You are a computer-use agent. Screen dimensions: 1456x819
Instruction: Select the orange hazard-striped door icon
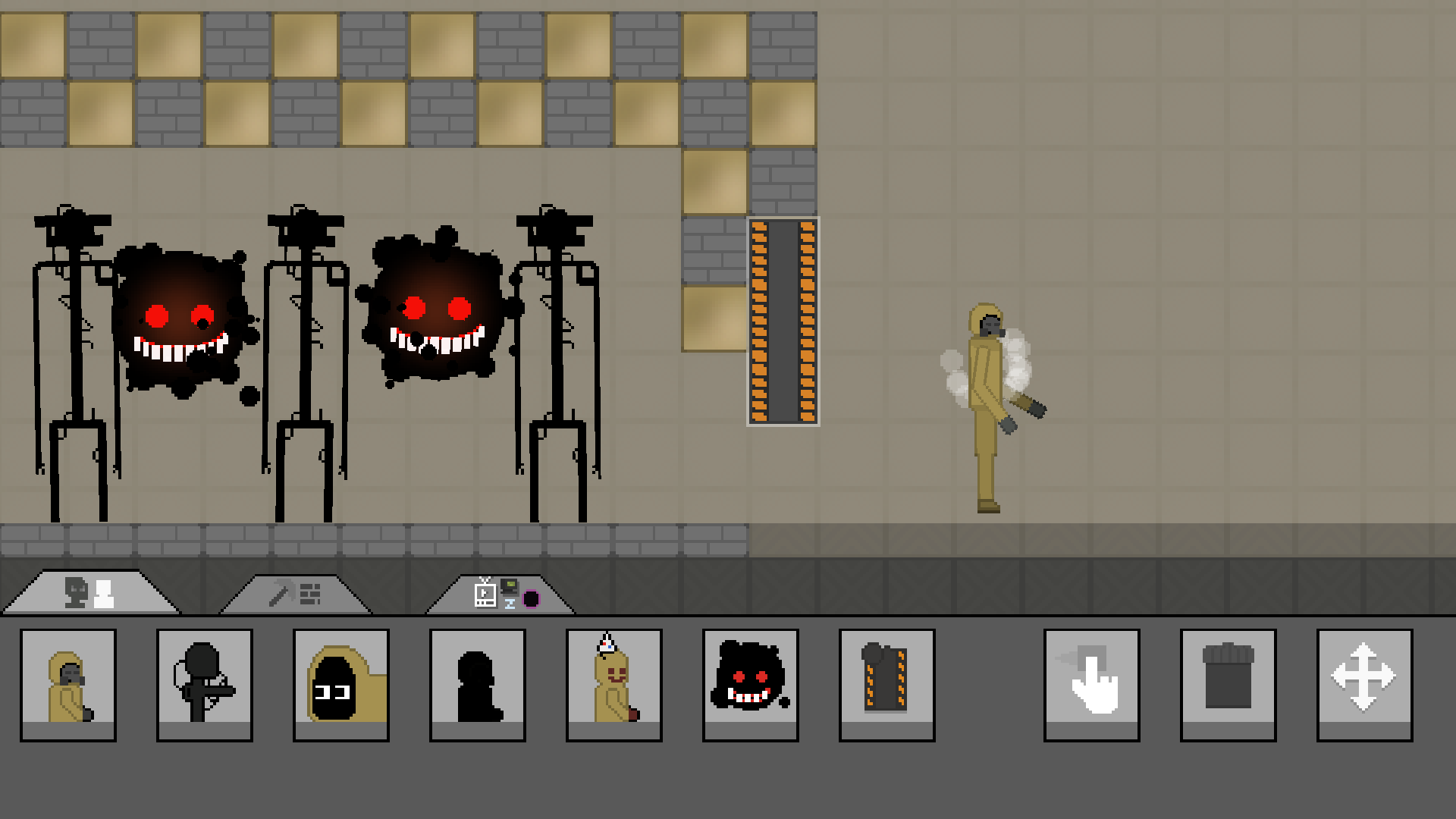click(886, 681)
